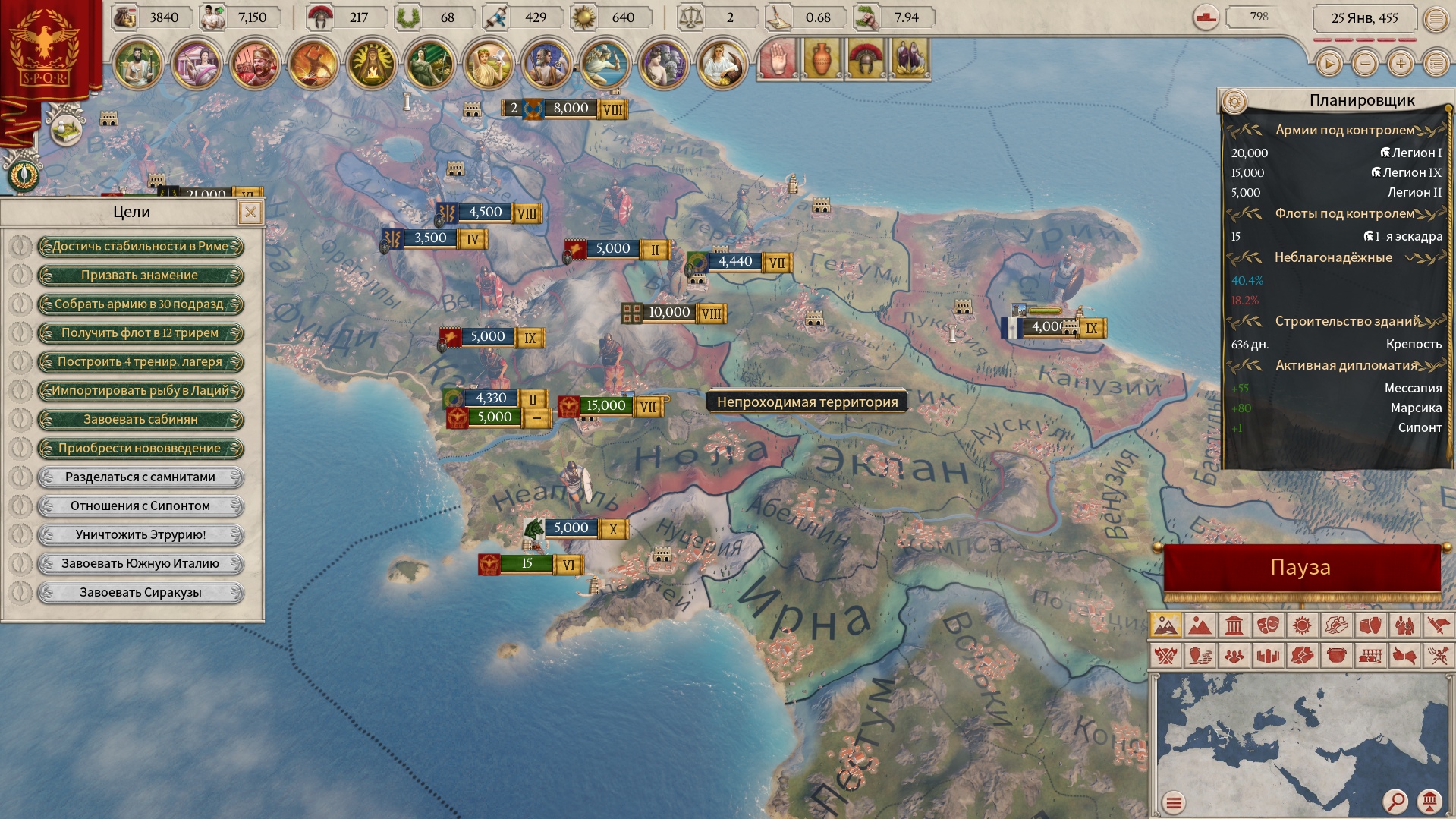The image size is (1456, 819).
Task: Open the Получить флот в 12 трирем goal
Action: [140, 333]
